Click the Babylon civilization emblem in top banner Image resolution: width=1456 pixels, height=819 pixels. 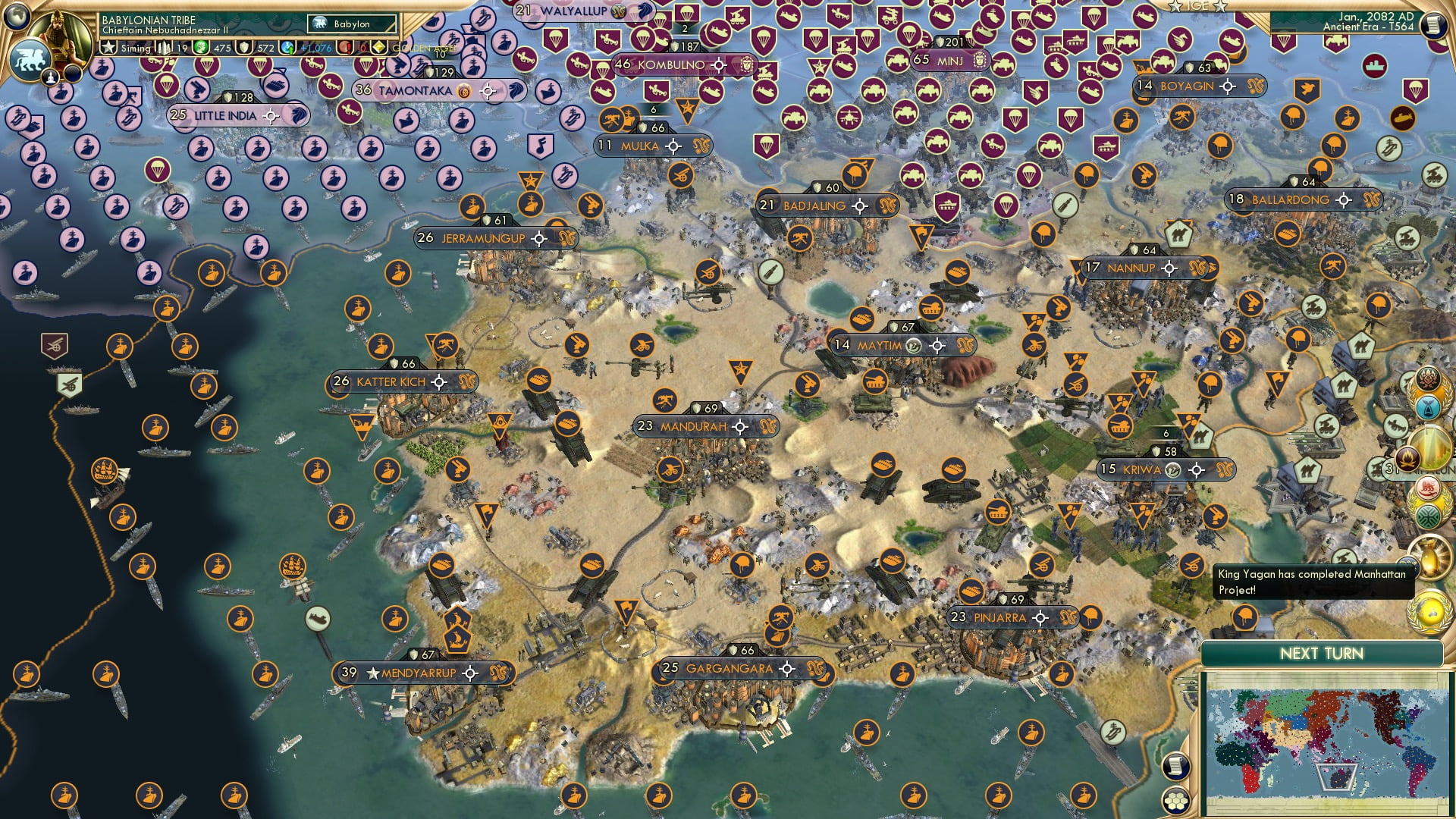(321, 24)
